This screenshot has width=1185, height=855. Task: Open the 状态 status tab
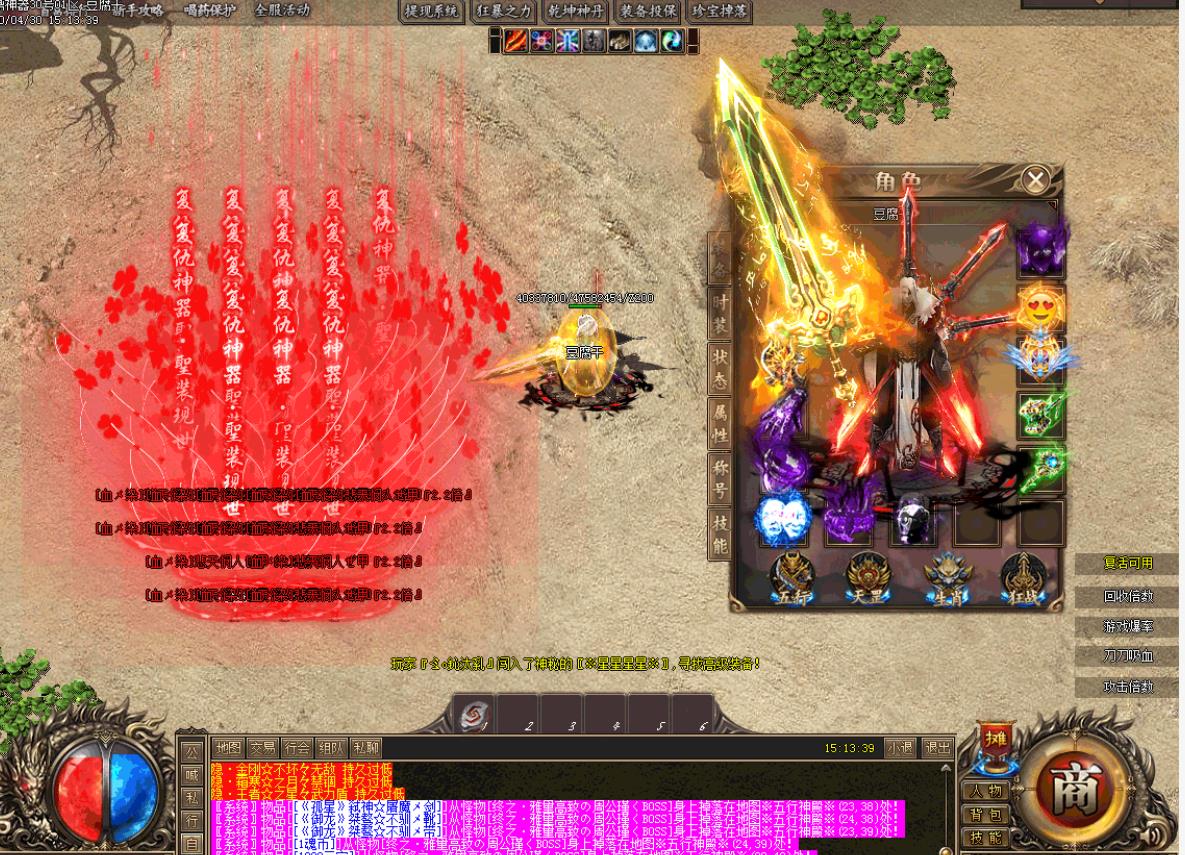(x=719, y=367)
